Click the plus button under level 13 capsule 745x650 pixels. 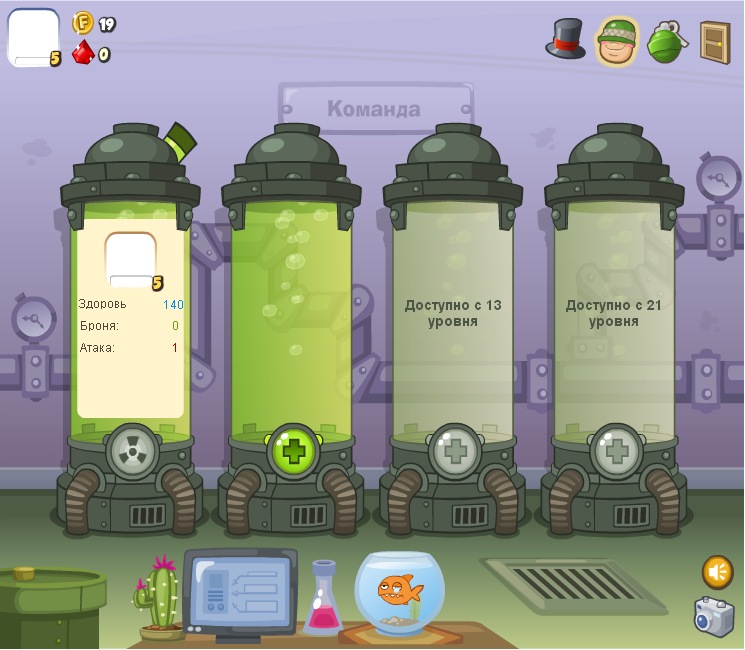point(455,451)
